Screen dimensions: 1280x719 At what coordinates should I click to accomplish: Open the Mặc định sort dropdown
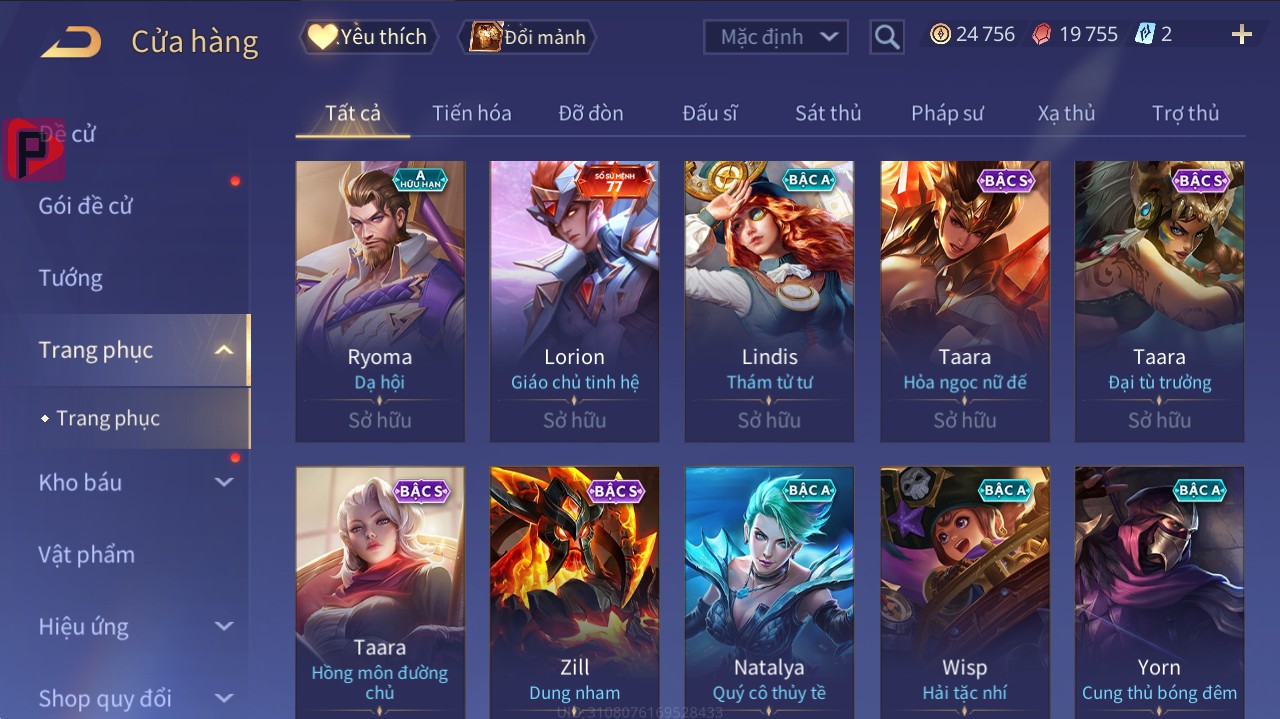coord(776,37)
